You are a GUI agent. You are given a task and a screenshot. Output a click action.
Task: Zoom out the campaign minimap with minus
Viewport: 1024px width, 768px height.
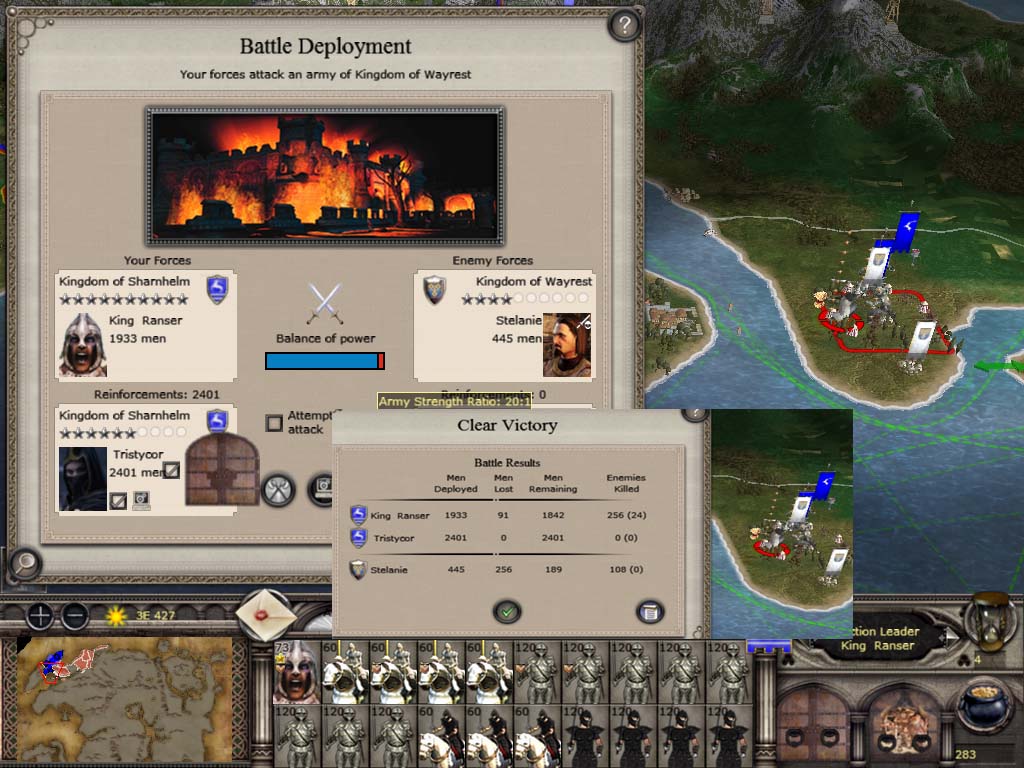click(x=75, y=616)
